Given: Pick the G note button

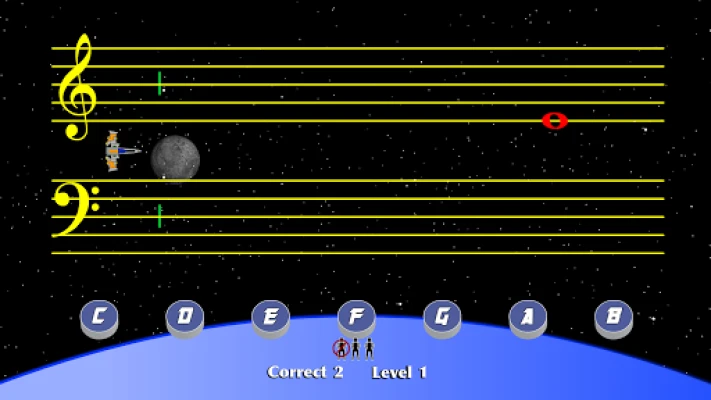Looking at the screenshot, I should pyautogui.click(x=442, y=317).
